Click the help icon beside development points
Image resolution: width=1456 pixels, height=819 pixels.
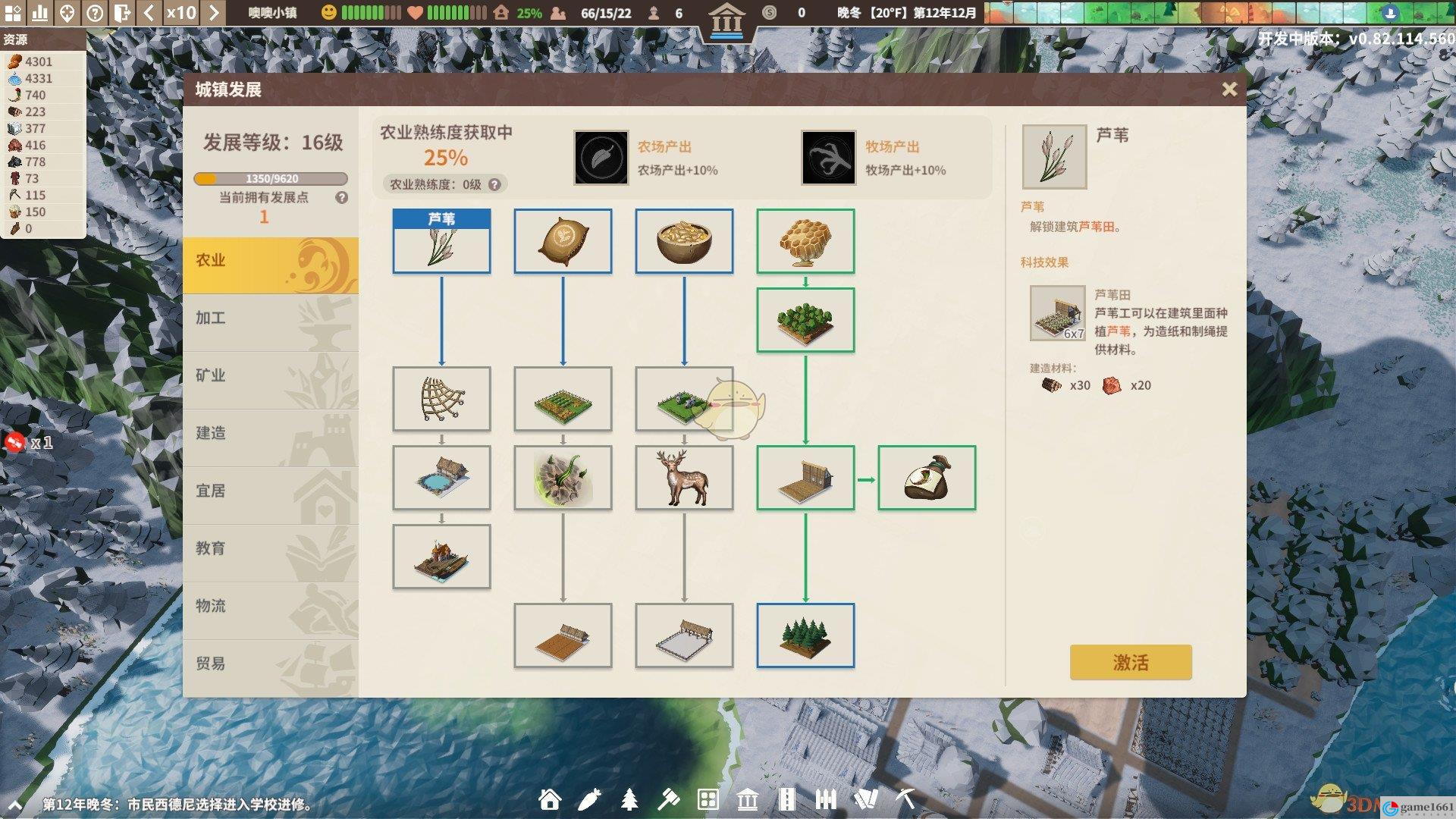pos(342,198)
